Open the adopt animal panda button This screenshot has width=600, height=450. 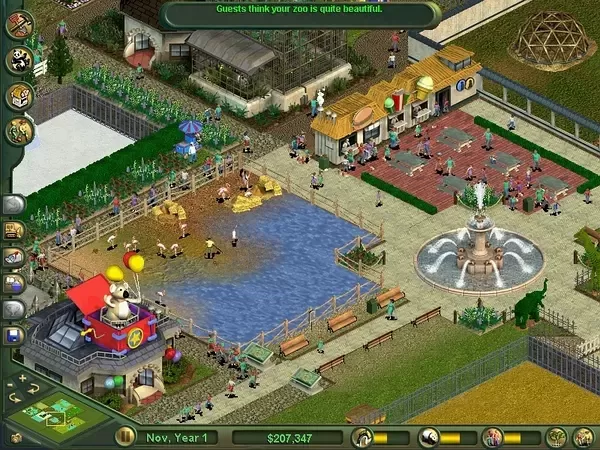coord(20,60)
